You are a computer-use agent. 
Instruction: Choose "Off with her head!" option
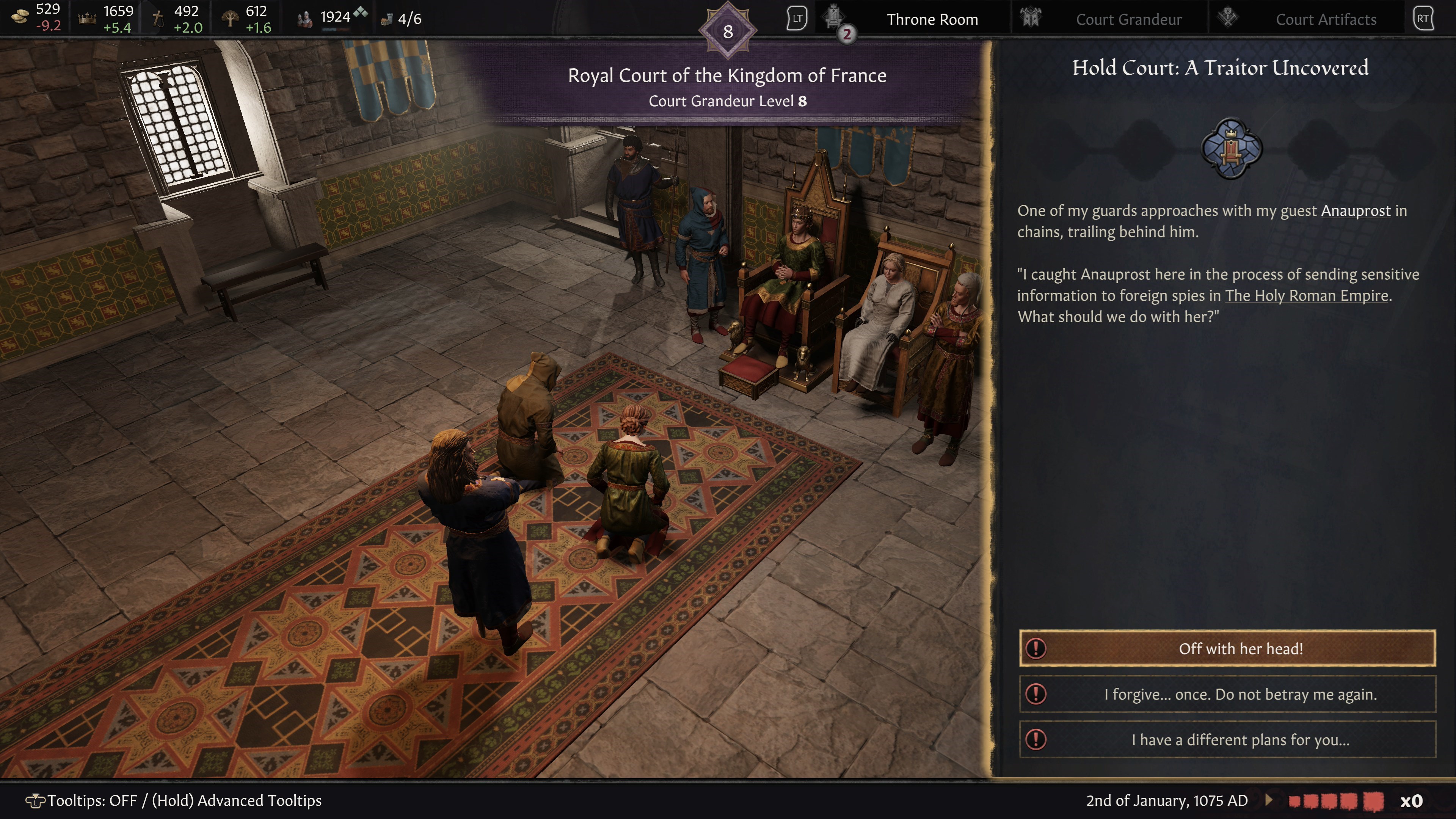(1227, 648)
